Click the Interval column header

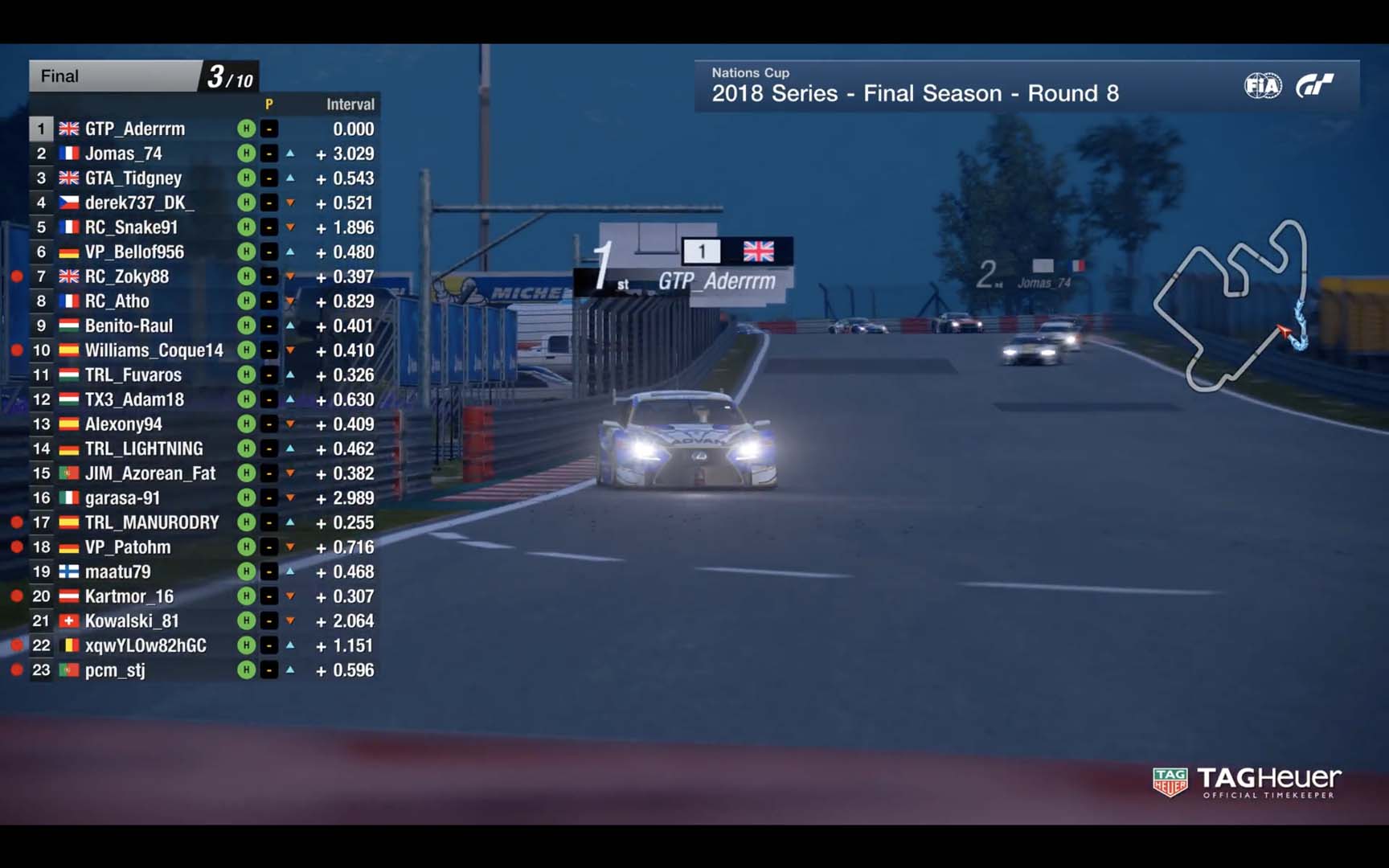(x=350, y=104)
